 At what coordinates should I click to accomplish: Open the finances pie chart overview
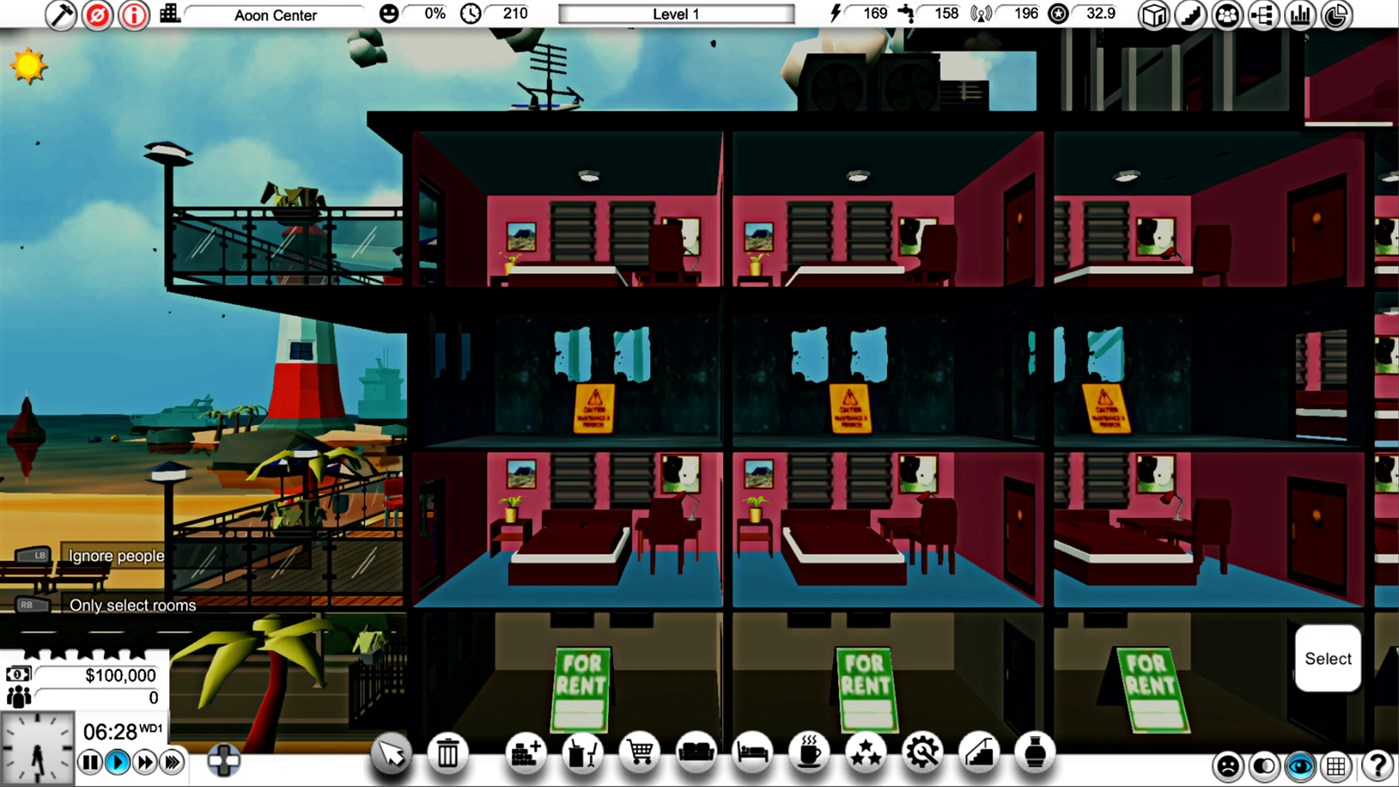pyautogui.click(x=1336, y=14)
